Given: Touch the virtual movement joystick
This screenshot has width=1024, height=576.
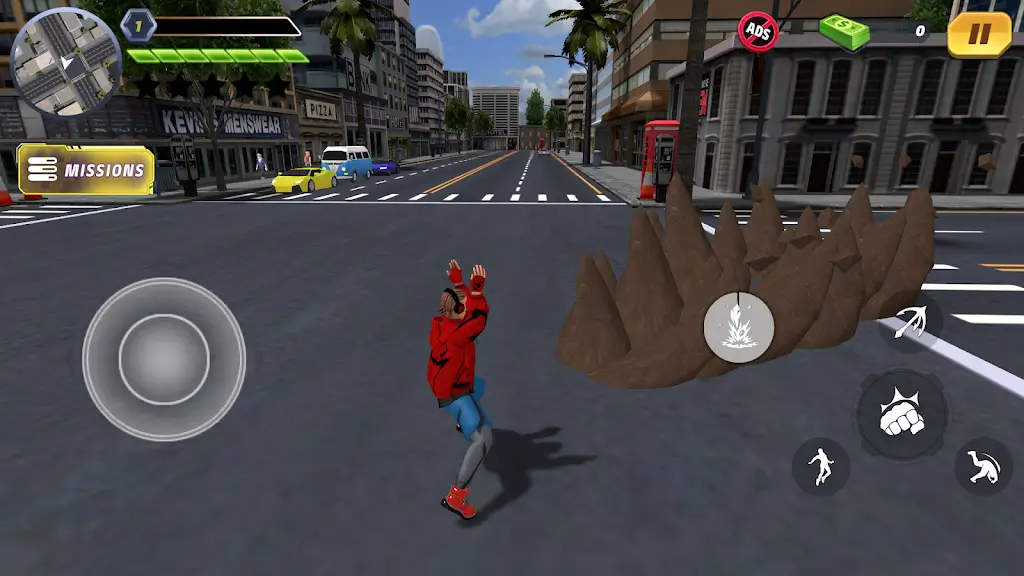Looking at the screenshot, I should (x=164, y=359).
